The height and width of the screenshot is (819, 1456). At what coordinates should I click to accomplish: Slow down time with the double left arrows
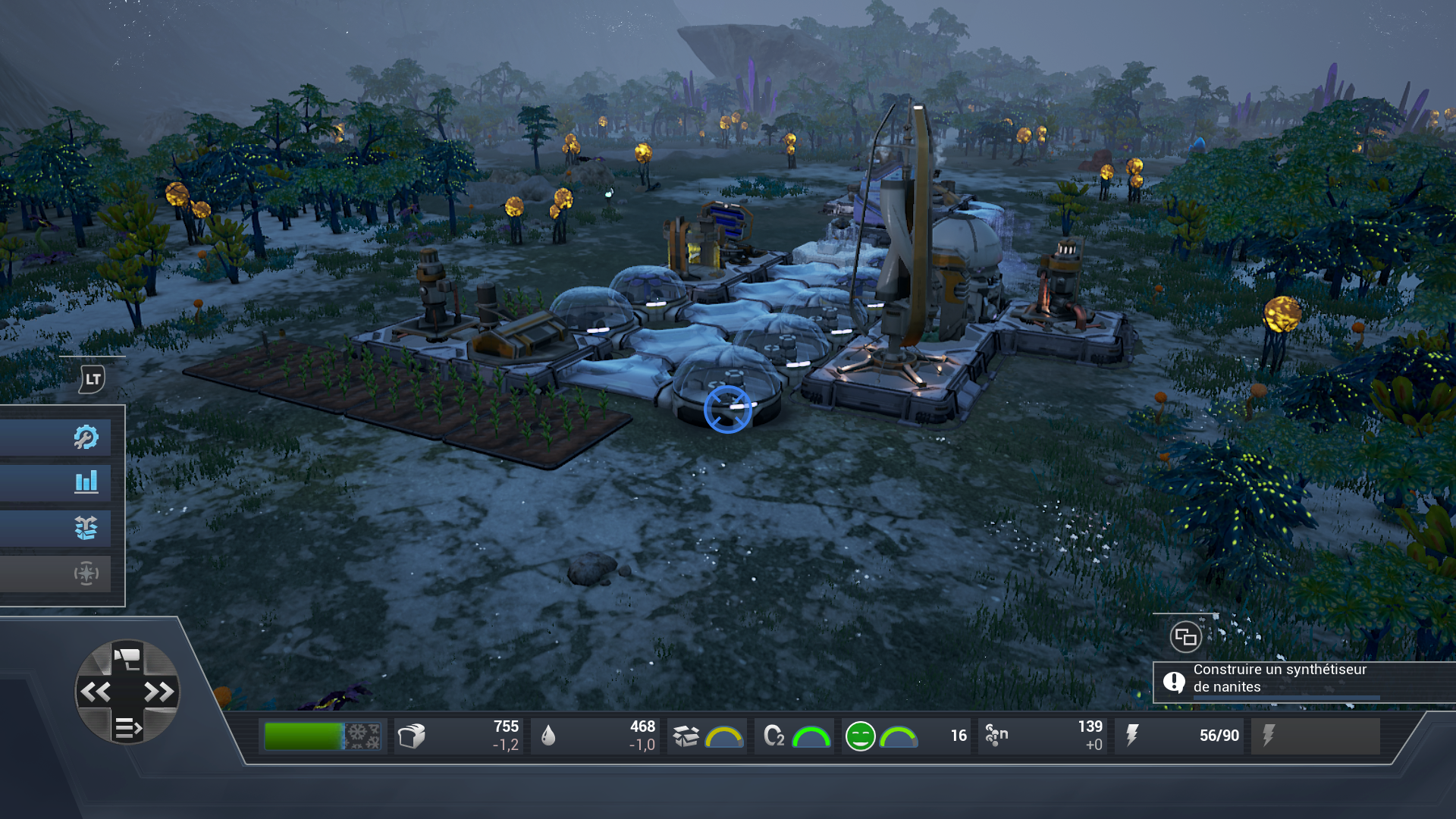pos(96,692)
